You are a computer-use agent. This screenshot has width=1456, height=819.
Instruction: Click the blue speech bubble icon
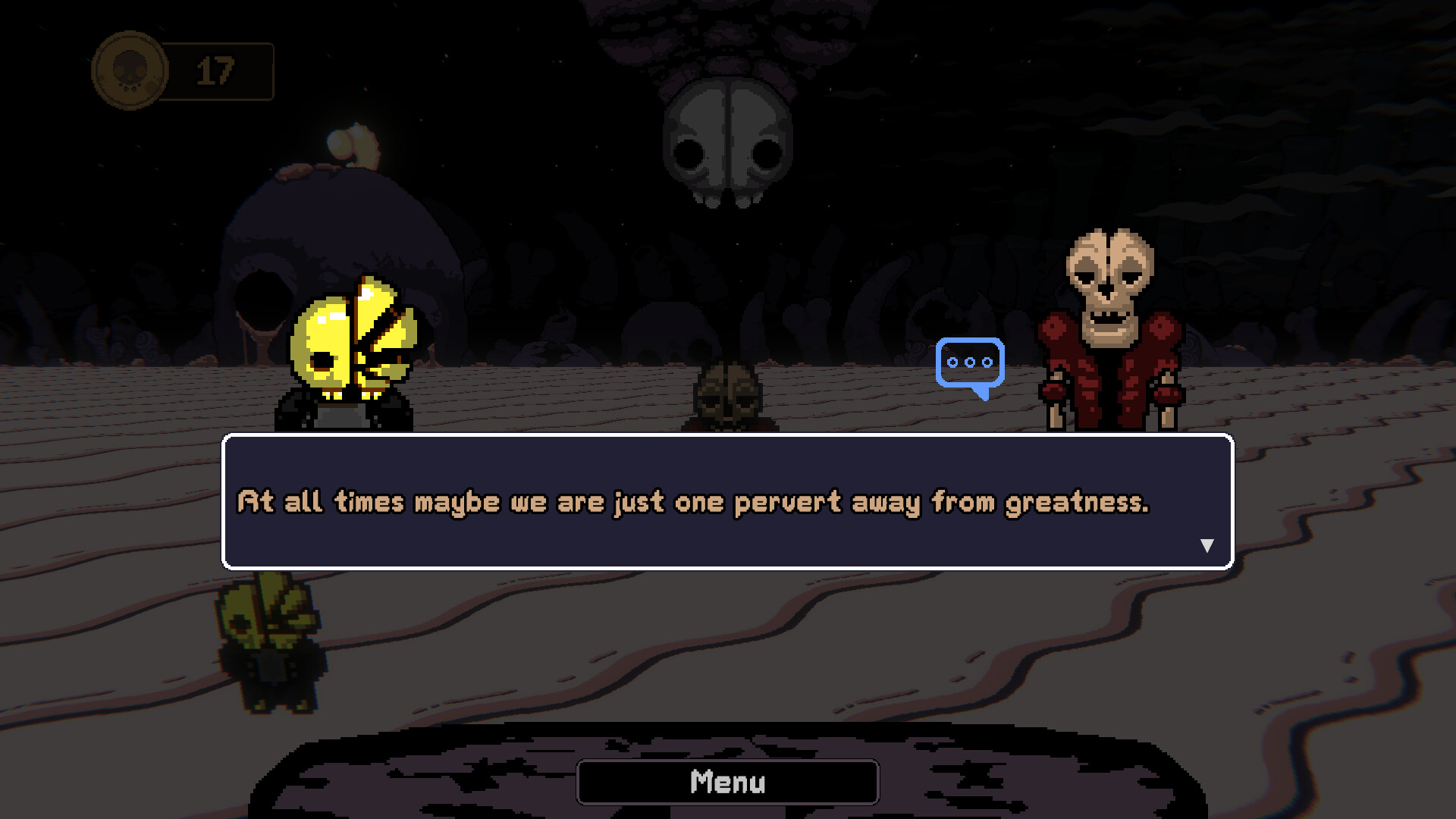[x=970, y=365]
